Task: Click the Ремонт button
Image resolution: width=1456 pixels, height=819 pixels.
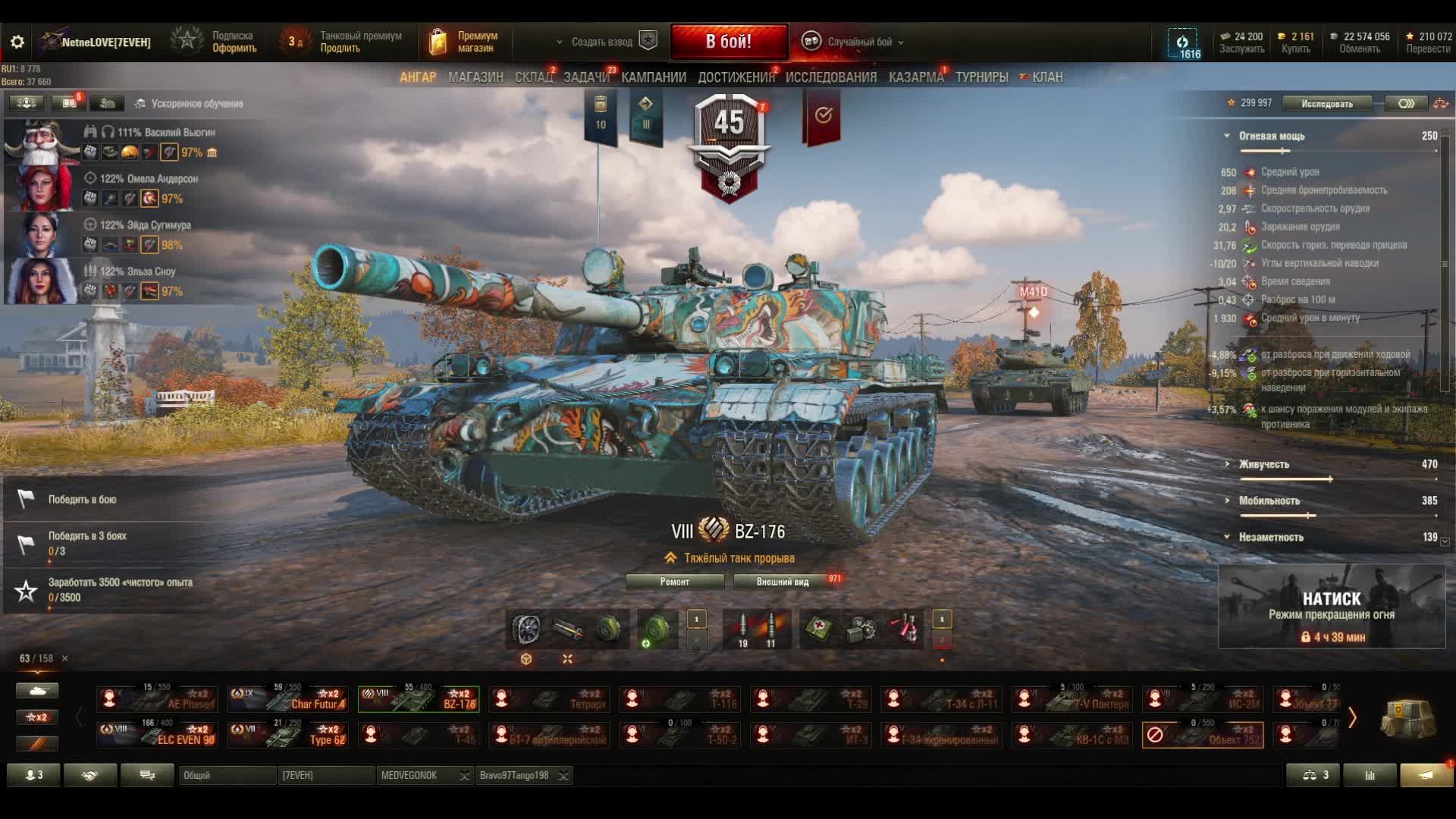Action: [674, 582]
